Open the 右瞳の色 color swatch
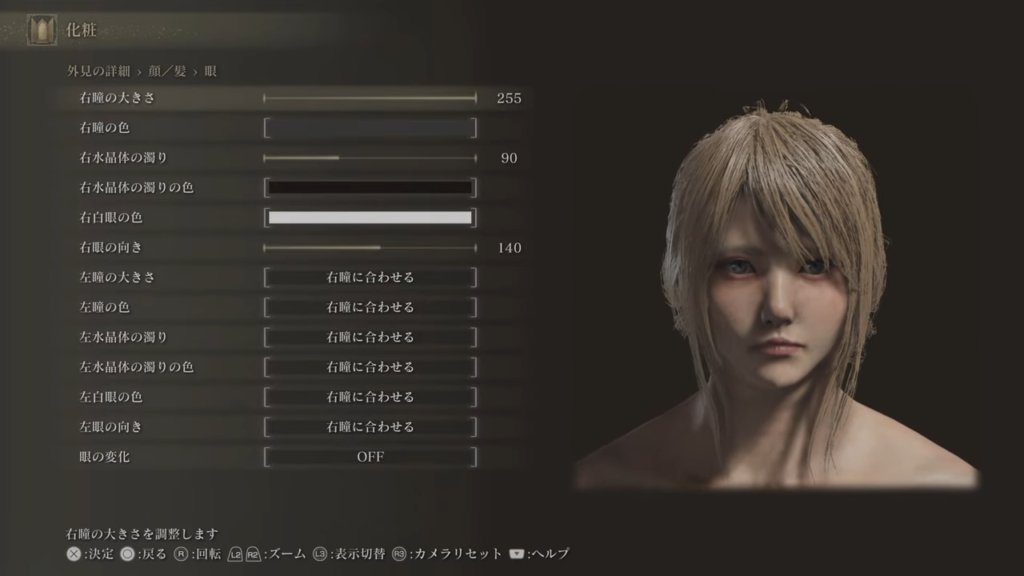 pos(370,128)
